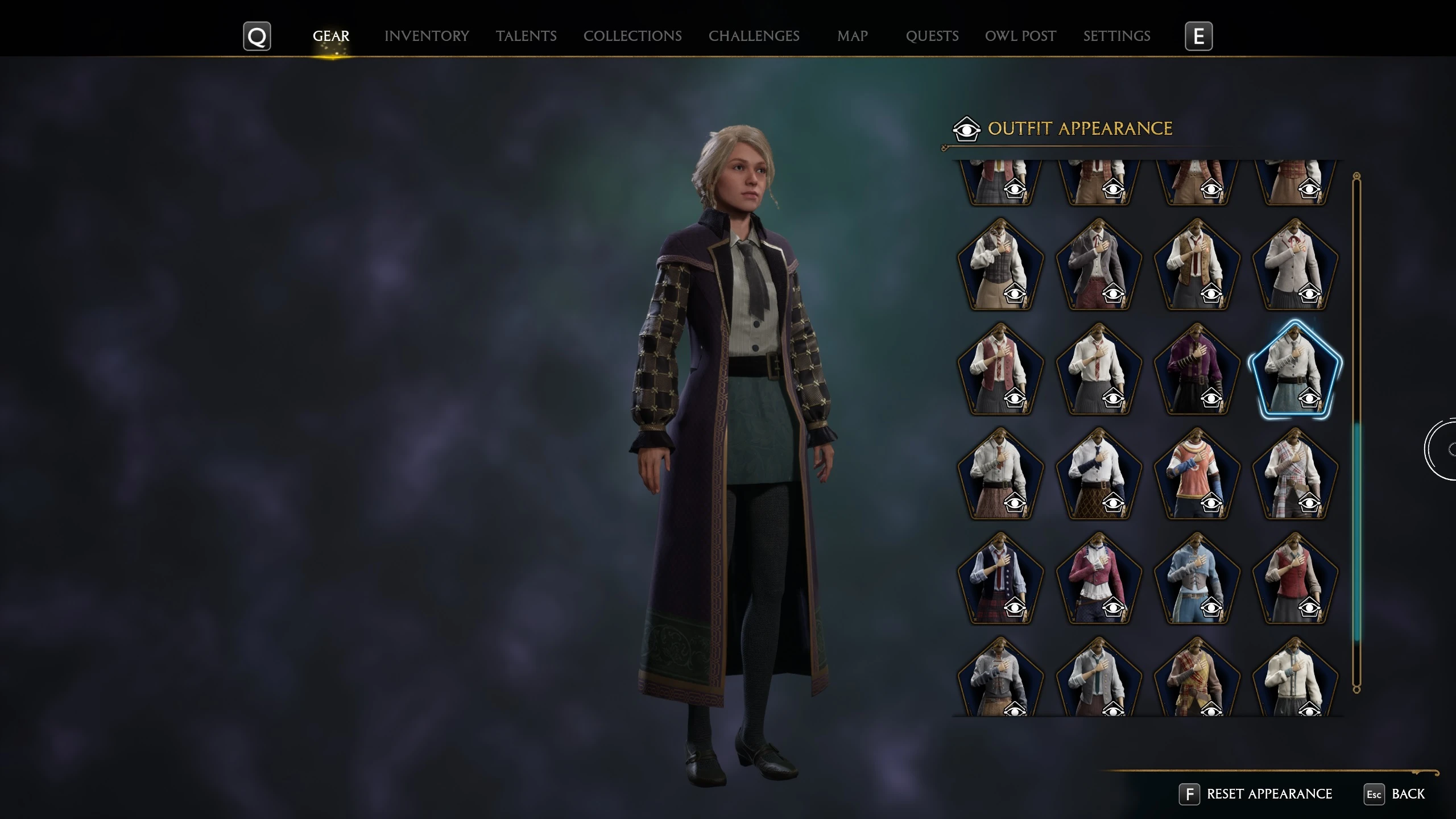Click the E navigation key indicator

point(1199,36)
